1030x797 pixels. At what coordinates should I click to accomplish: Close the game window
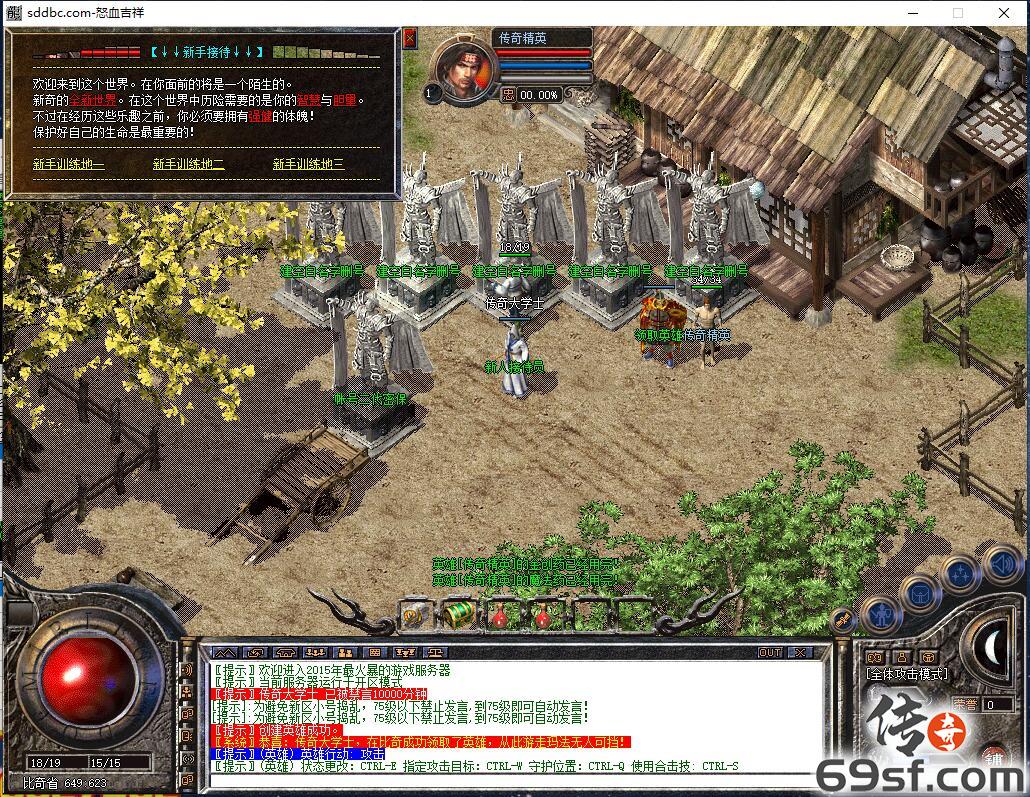click(x=1005, y=13)
